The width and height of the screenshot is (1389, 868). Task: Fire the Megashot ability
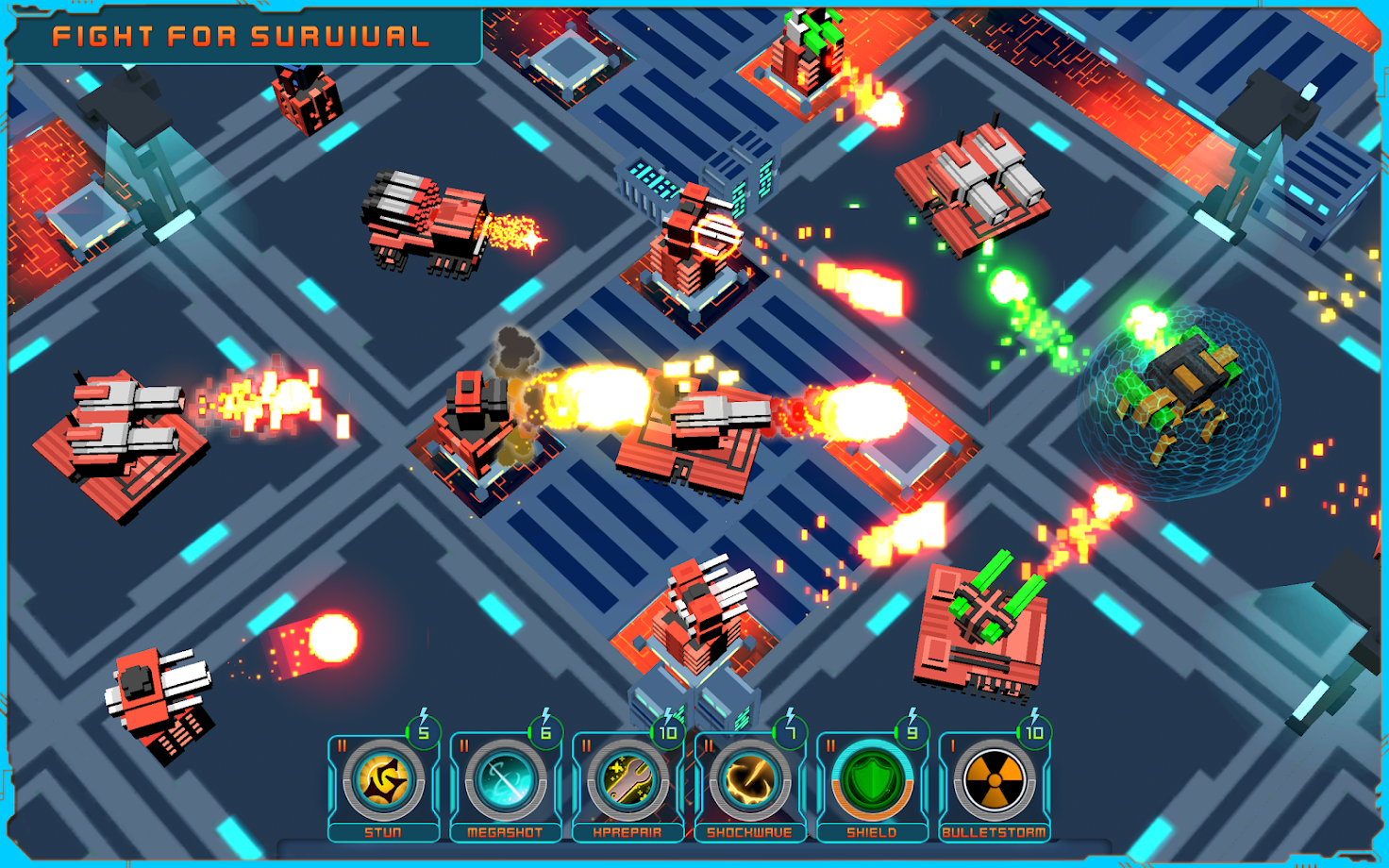point(505,781)
